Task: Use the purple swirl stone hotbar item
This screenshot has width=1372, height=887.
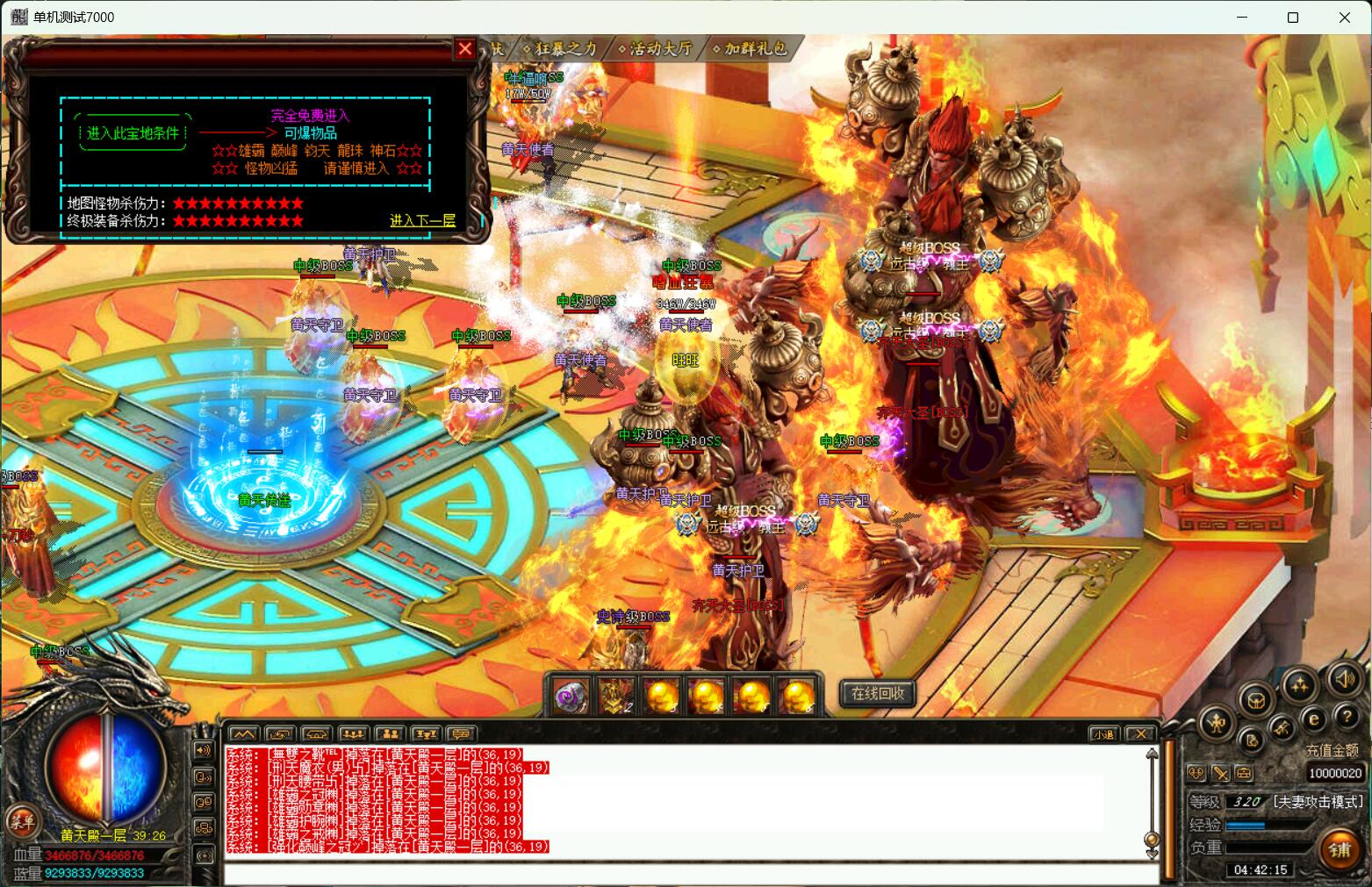Action: coord(571,697)
